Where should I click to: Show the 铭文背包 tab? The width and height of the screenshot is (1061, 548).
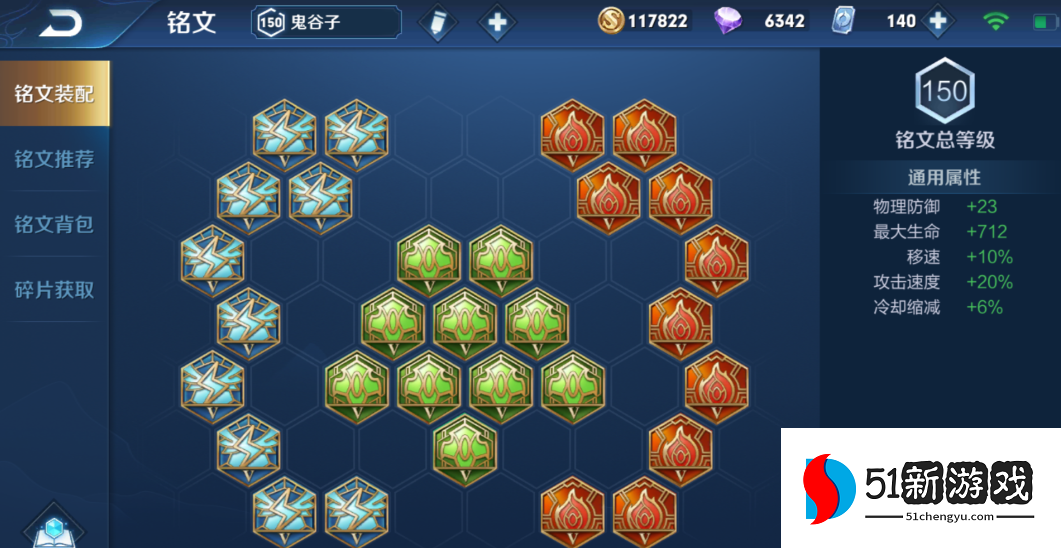pos(54,224)
